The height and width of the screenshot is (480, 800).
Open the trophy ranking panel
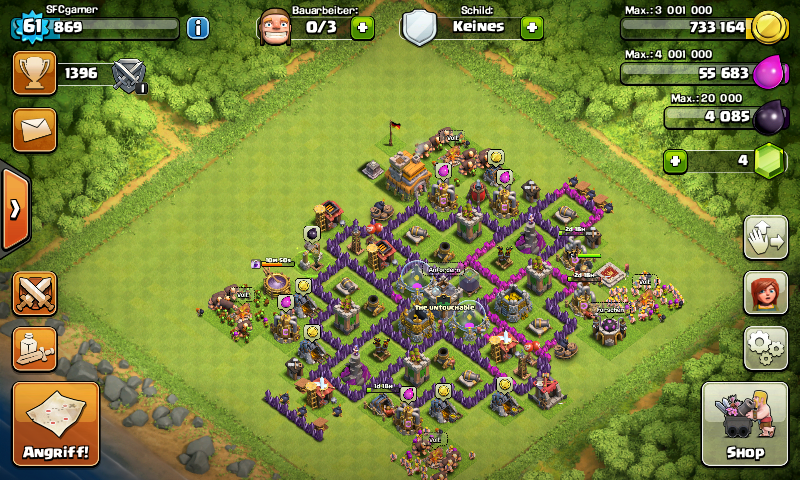point(34,73)
